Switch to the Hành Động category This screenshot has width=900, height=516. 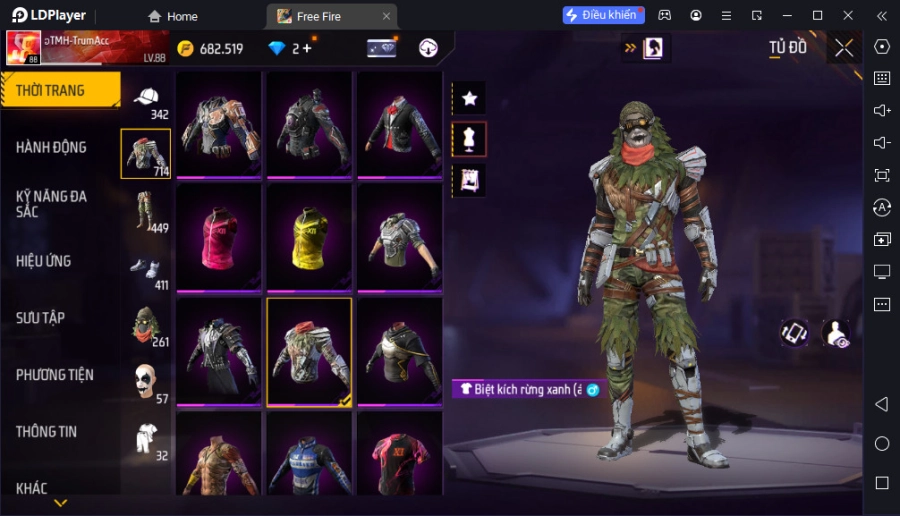click(52, 147)
